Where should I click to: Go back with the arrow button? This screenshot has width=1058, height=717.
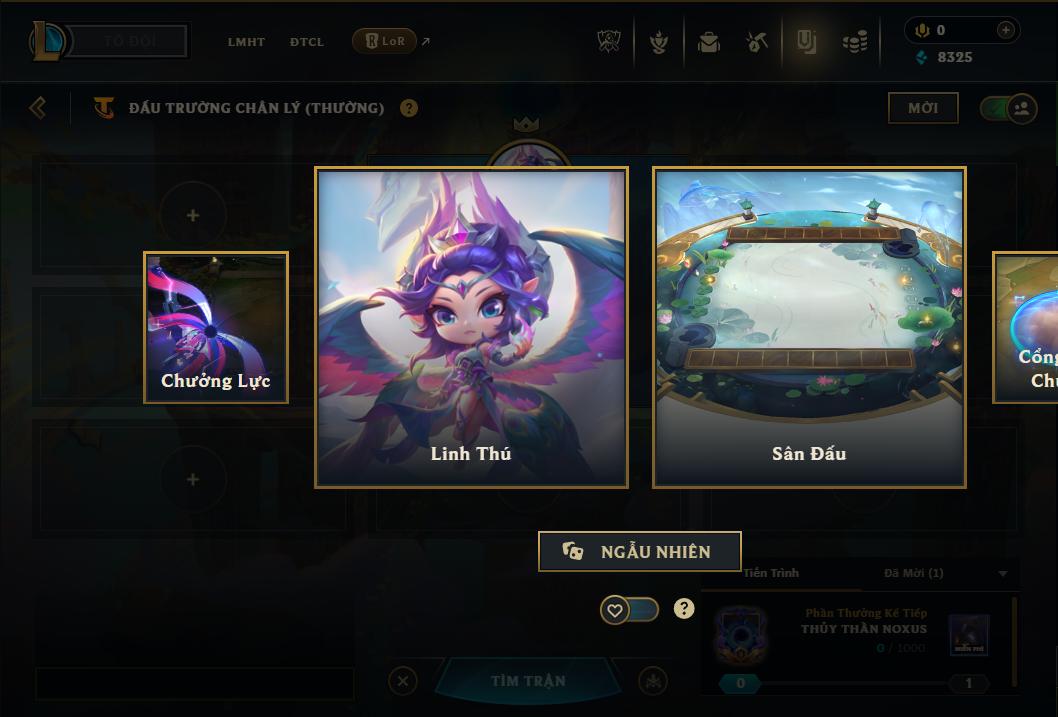38,107
